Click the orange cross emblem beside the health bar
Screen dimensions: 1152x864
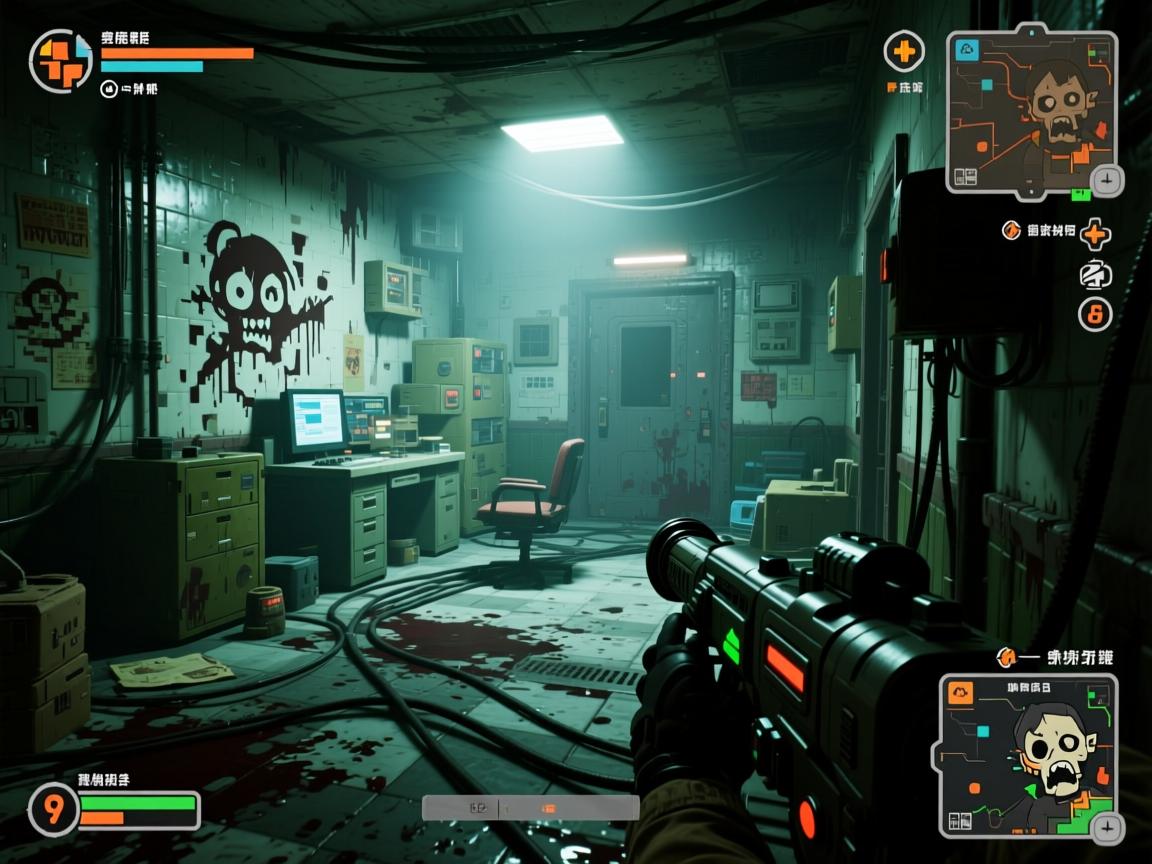coord(60,60)
